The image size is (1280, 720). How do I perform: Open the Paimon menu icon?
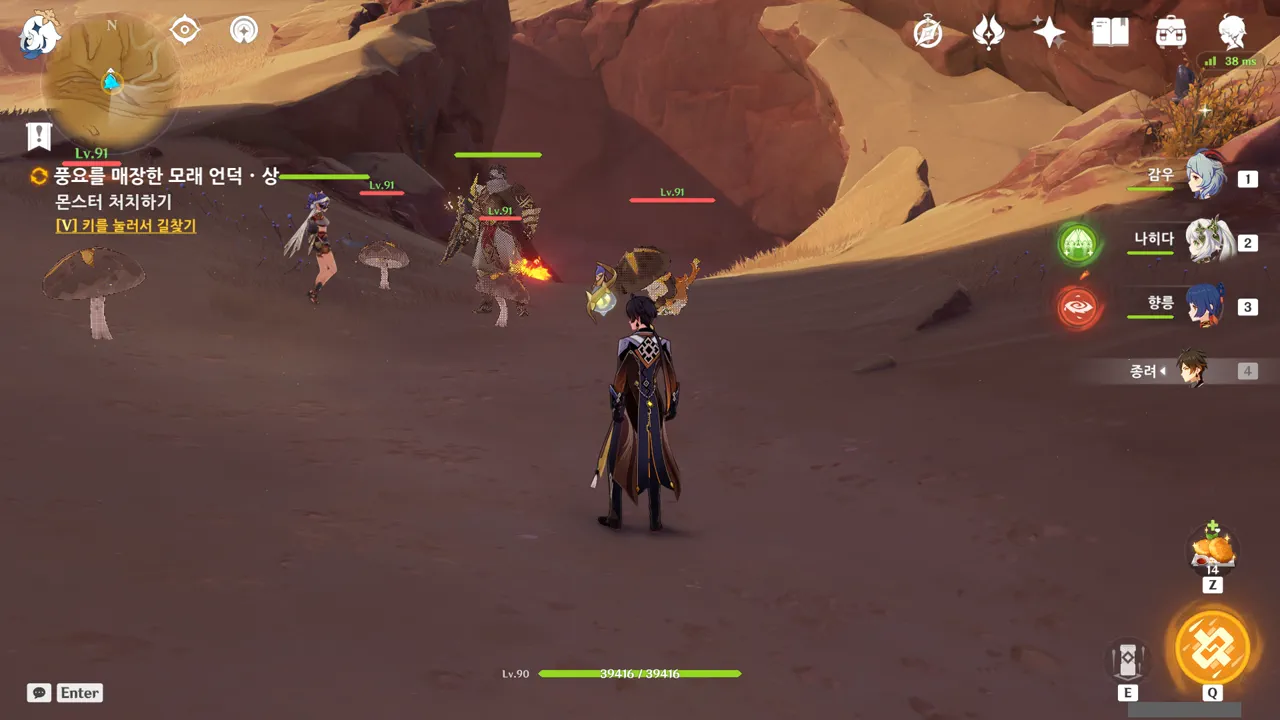tap(40, 34)
